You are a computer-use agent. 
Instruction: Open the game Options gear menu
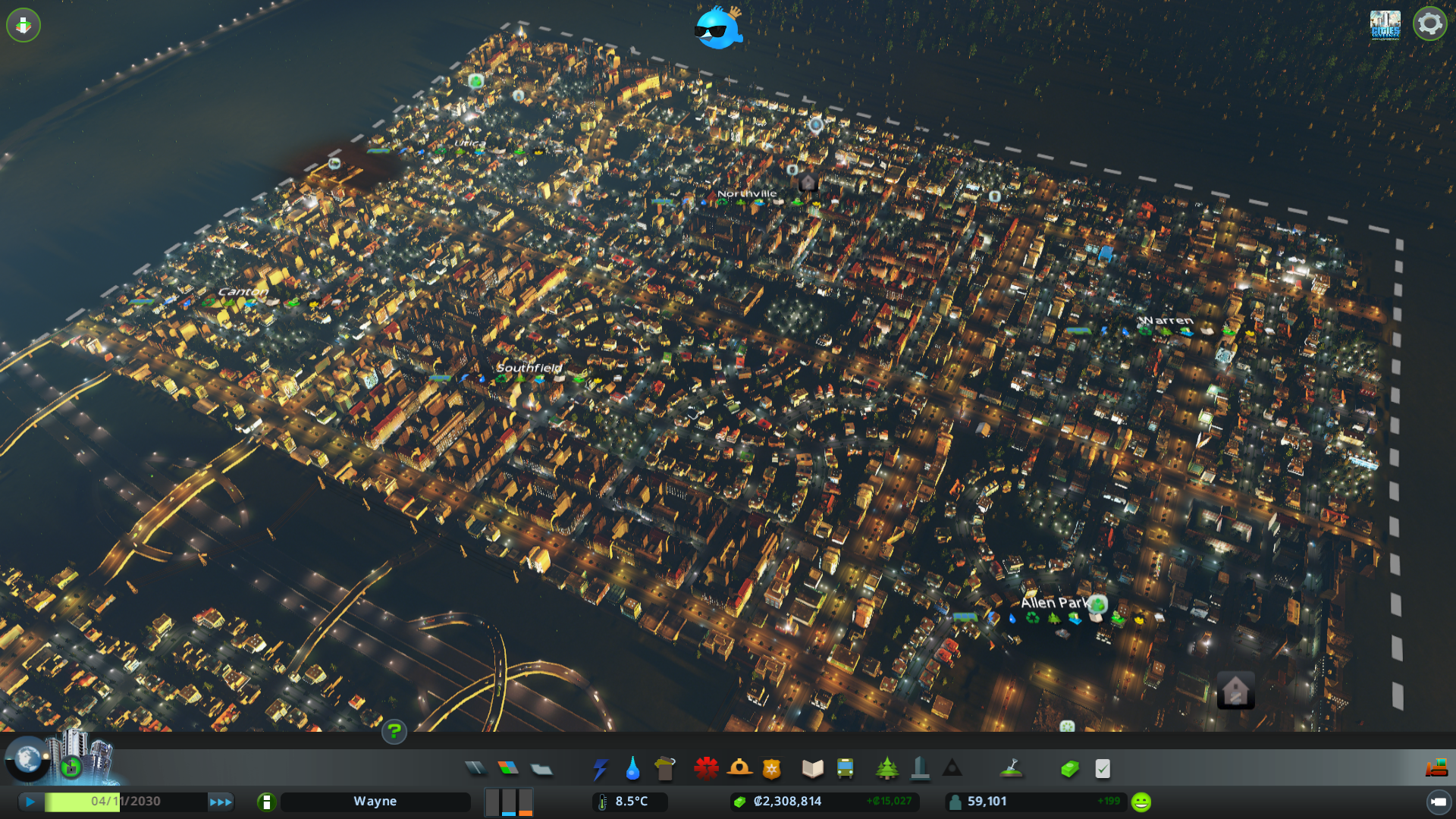[1429, 24]
